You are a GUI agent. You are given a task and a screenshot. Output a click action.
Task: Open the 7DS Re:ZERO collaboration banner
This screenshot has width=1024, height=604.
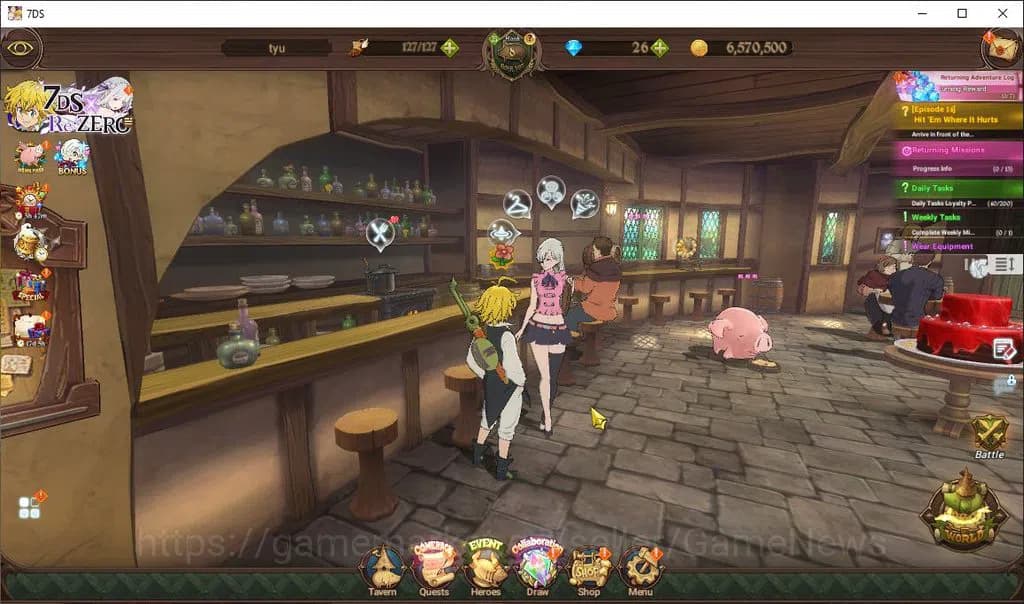pyautogui.click(x=68, y=106)
